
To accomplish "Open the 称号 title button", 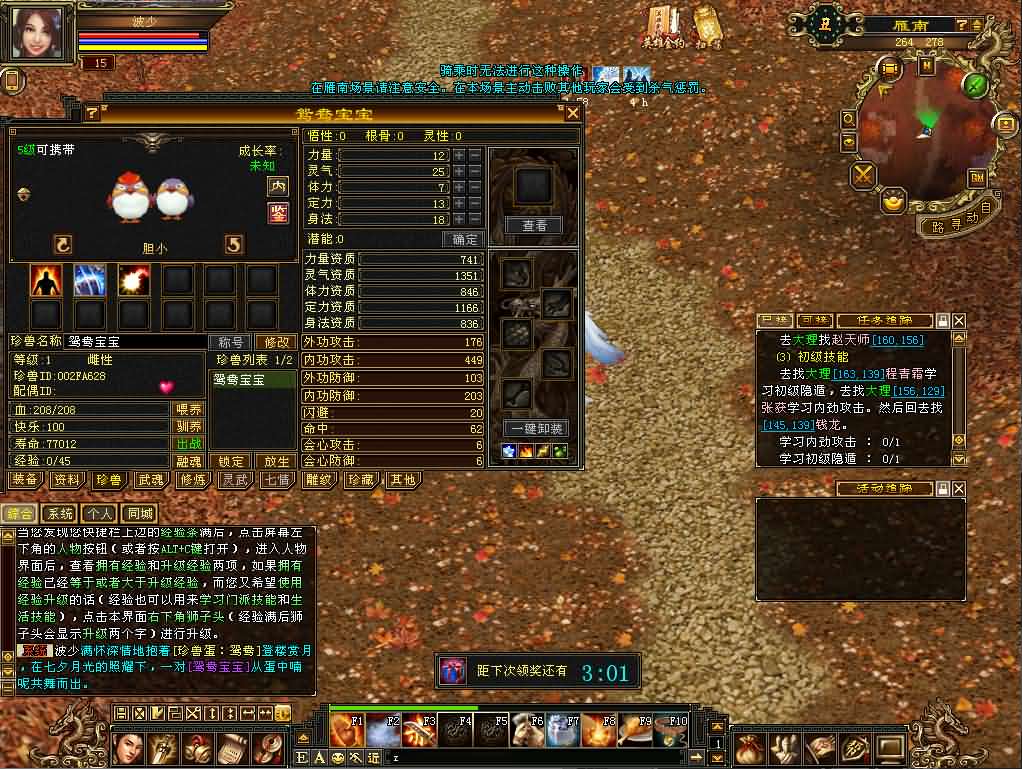I will (230, 342).
